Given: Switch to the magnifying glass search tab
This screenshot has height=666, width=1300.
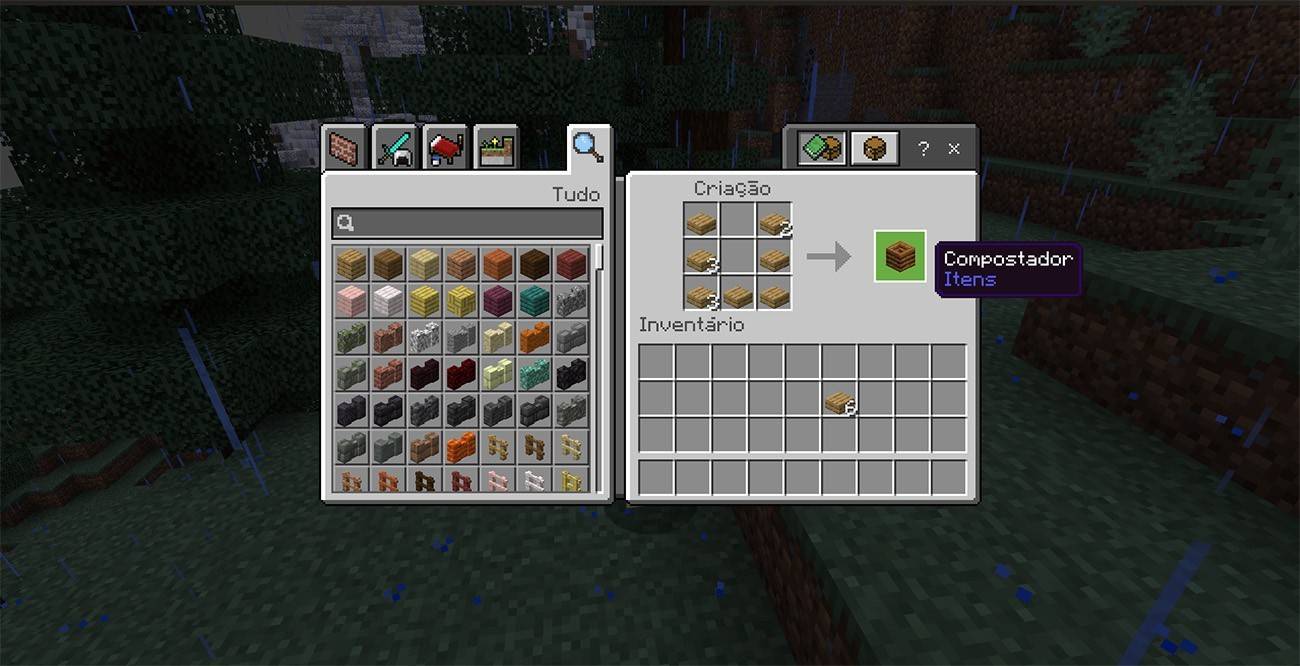Looking at the screenshot, I should pos(587,147).
